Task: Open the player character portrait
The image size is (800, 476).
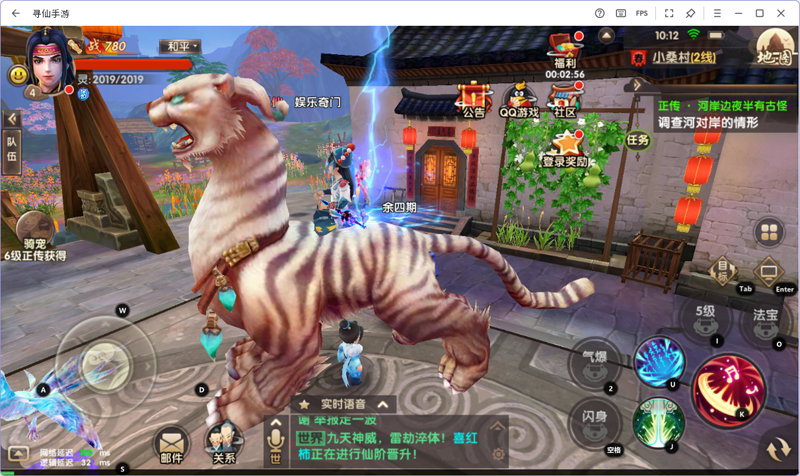Action: click(x=43, y=56)
